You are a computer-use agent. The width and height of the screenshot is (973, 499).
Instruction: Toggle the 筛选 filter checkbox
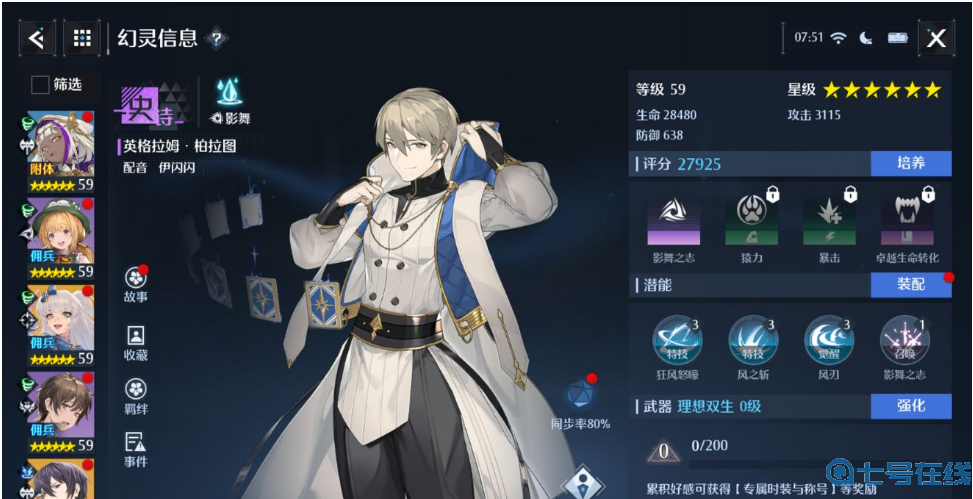40,85
